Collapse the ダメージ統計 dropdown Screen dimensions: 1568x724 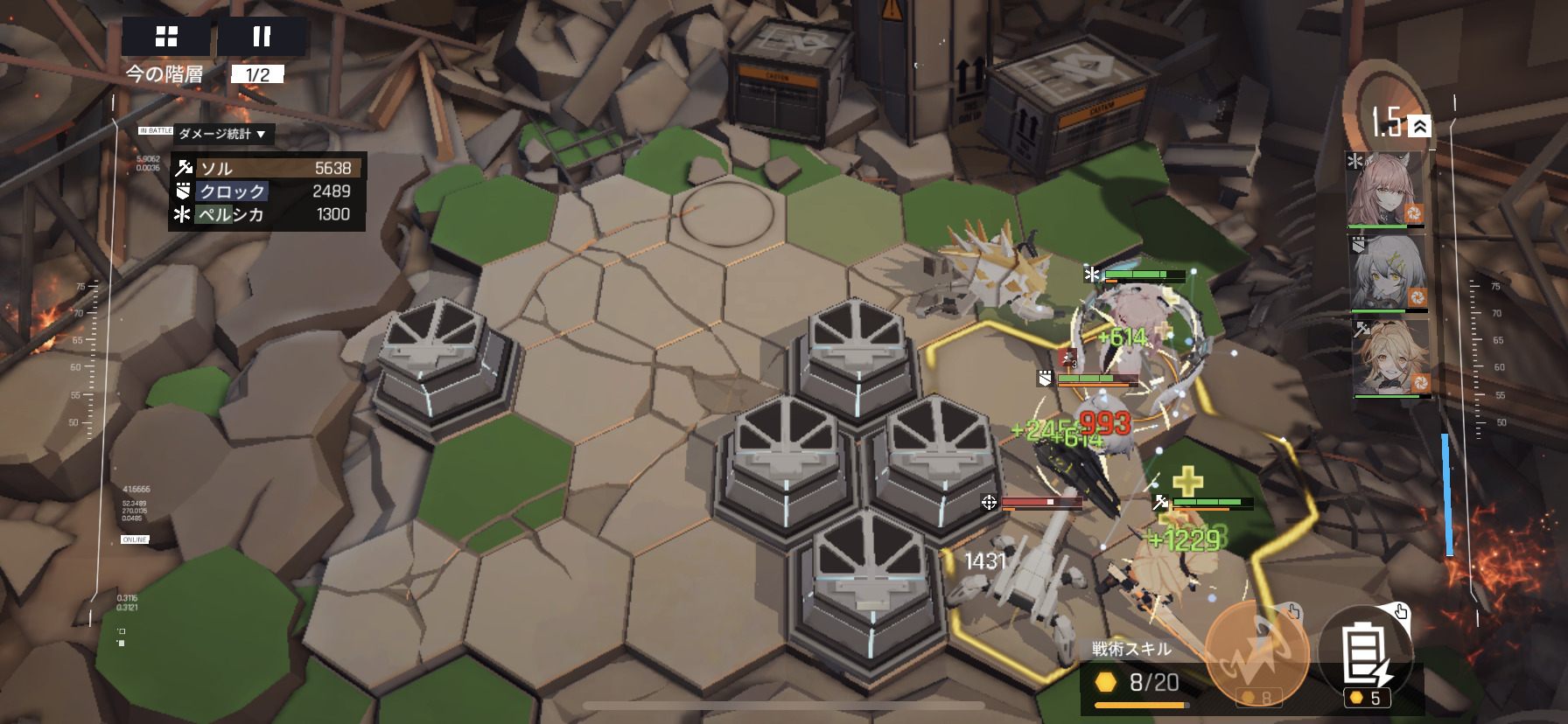tap(223, 134)
